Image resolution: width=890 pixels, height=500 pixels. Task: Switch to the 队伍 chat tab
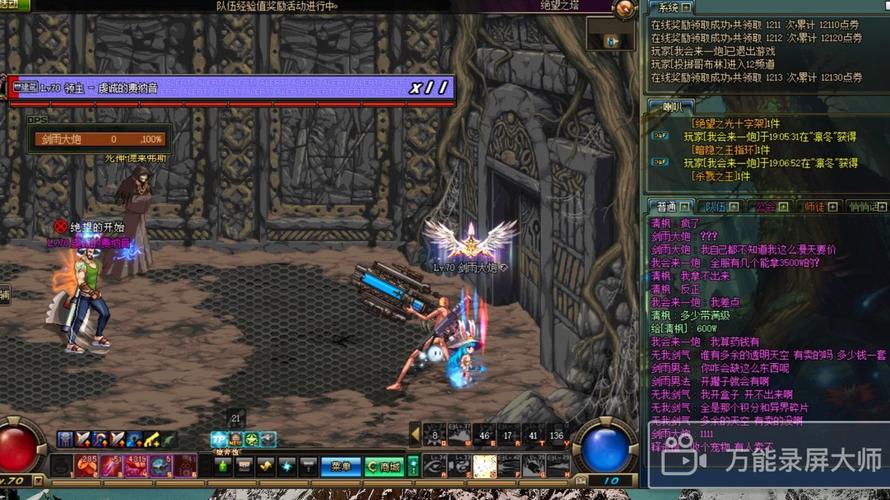[x=714, y=207]
